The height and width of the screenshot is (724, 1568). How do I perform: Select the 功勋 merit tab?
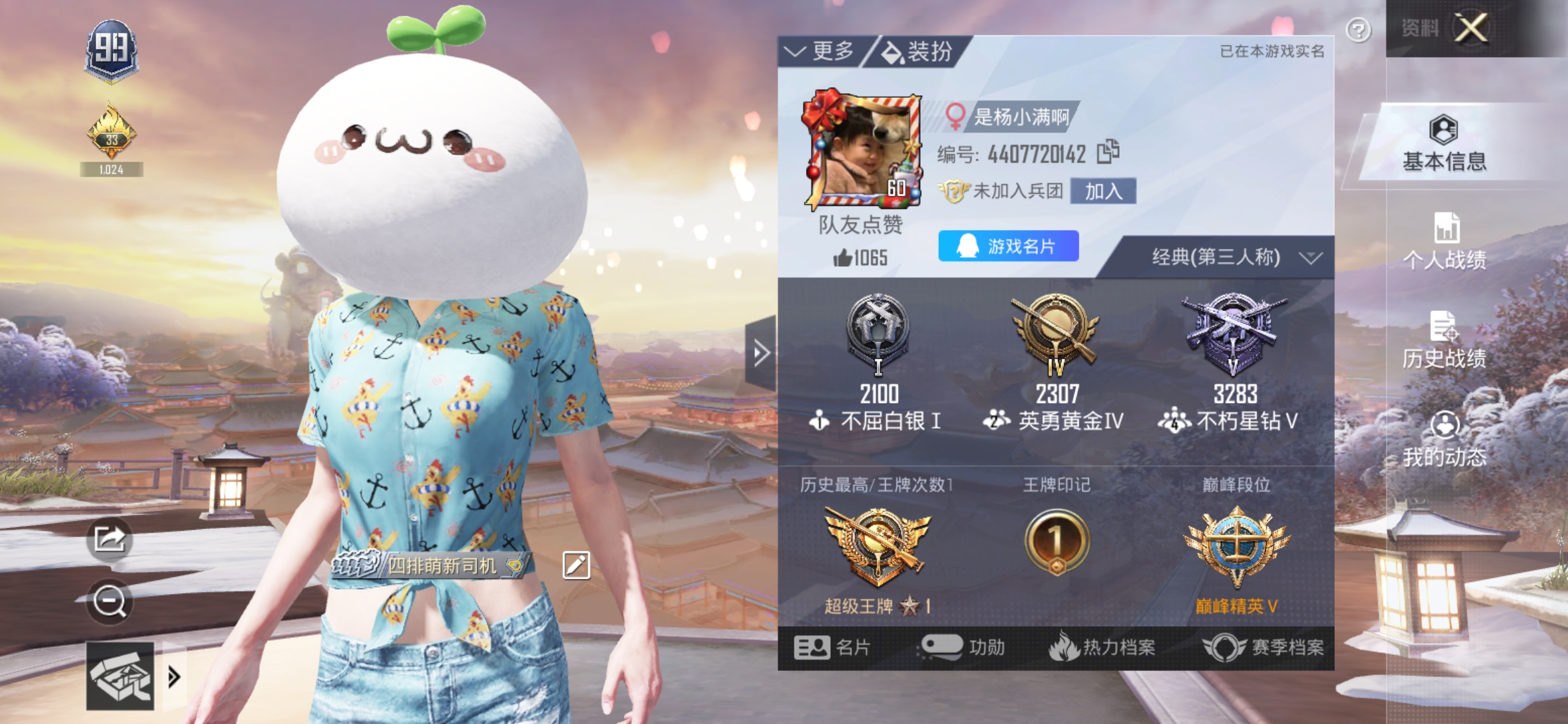pos(964,648)
